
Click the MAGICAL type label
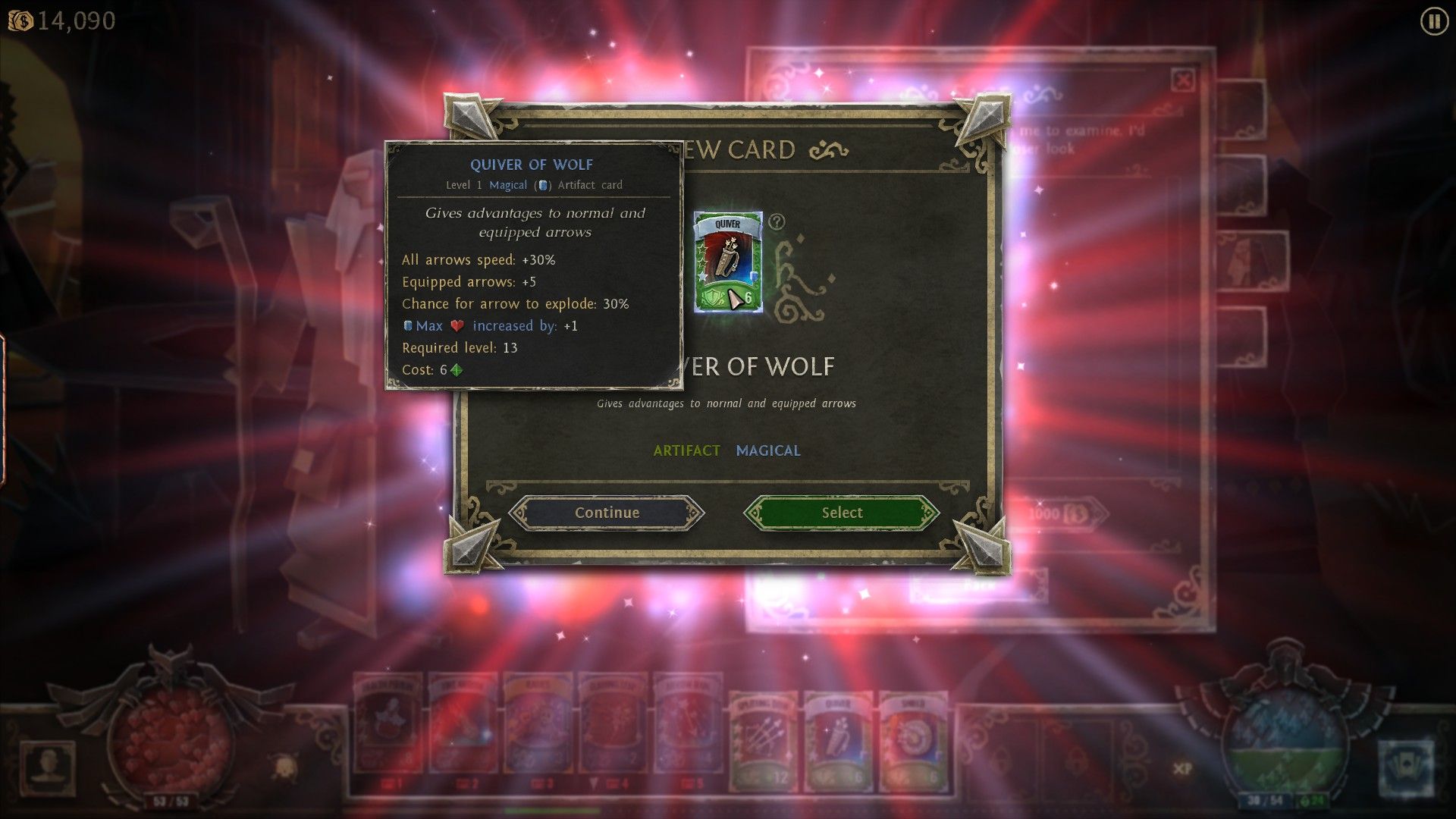coord(768,450)
